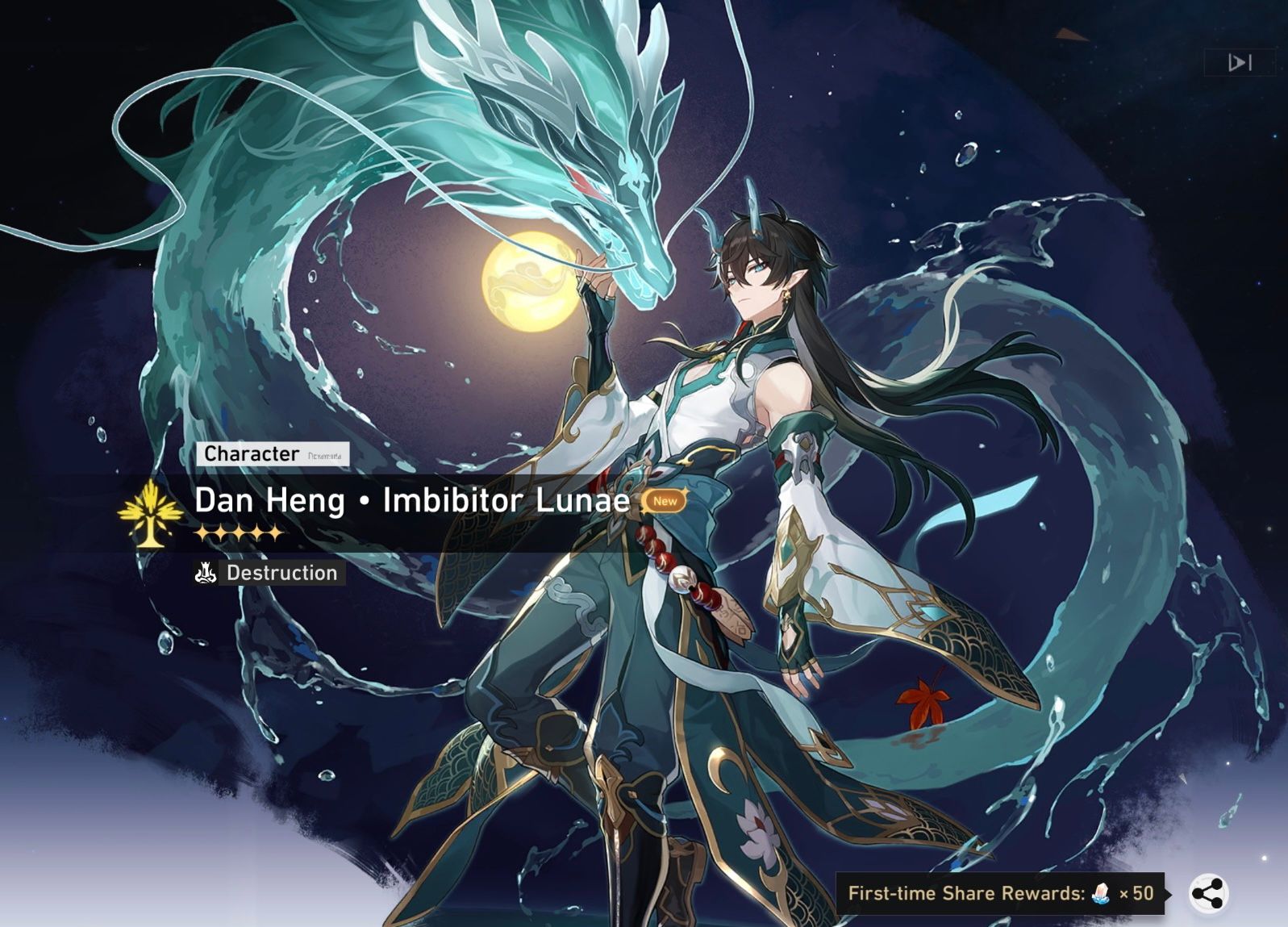Click the glowing moon orb in the artwork
This screenshot has width=1288, height=927.
tap(528, 280)
